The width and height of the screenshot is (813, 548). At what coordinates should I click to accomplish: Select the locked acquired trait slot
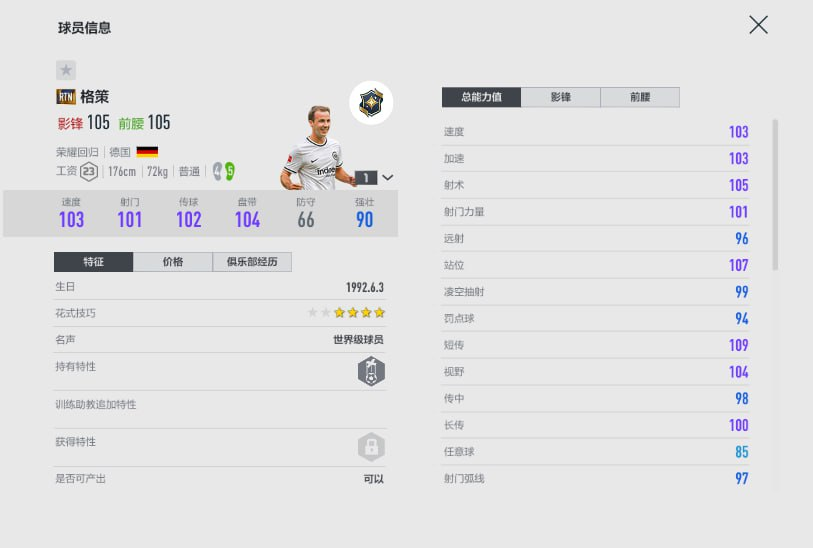tap(371, 447)
